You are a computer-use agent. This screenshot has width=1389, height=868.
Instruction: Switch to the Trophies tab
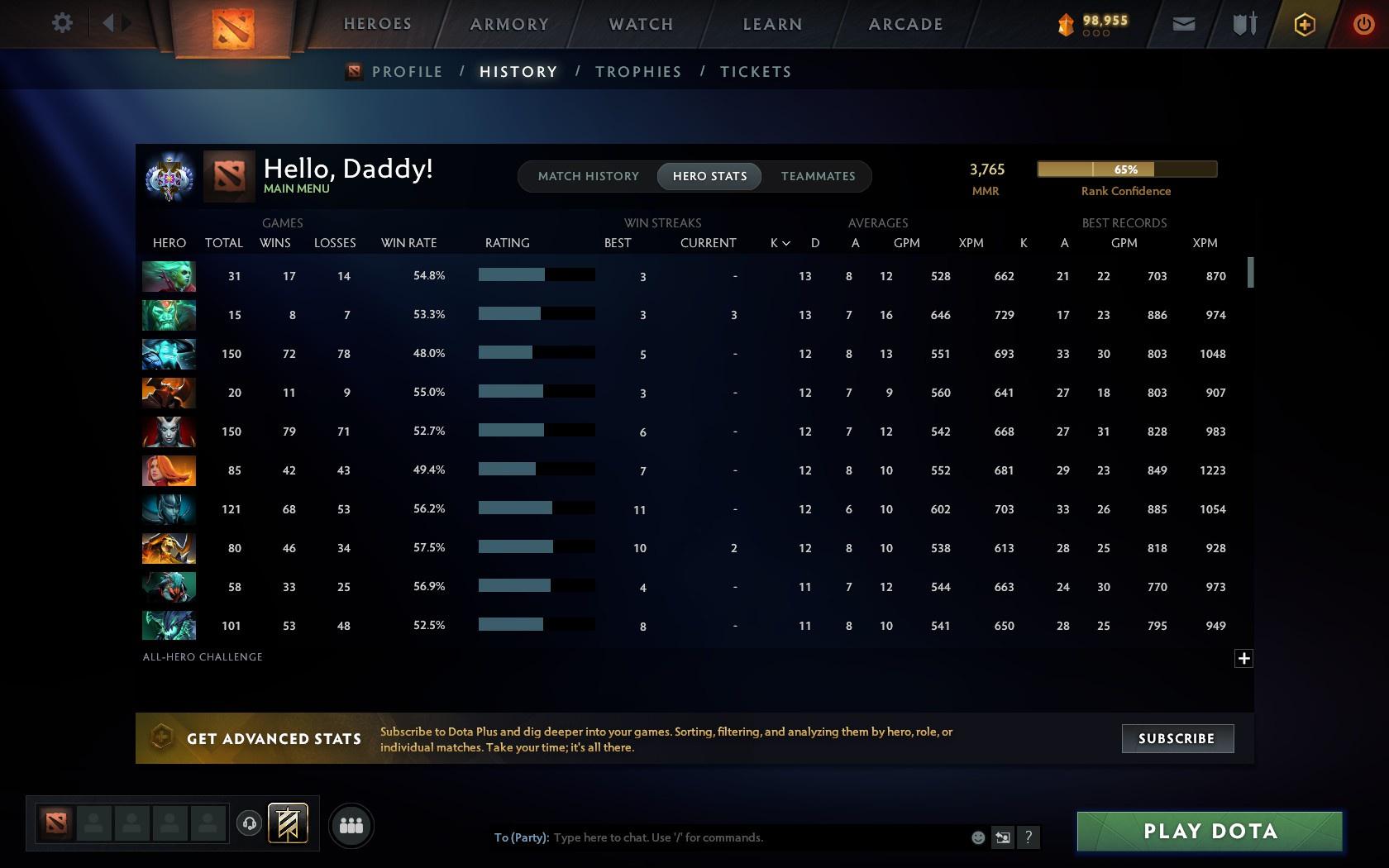637,72
